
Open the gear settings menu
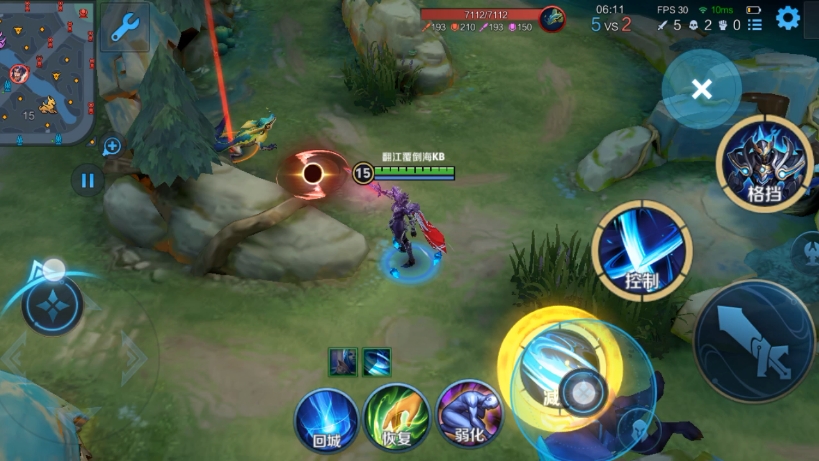click(788, 18)
